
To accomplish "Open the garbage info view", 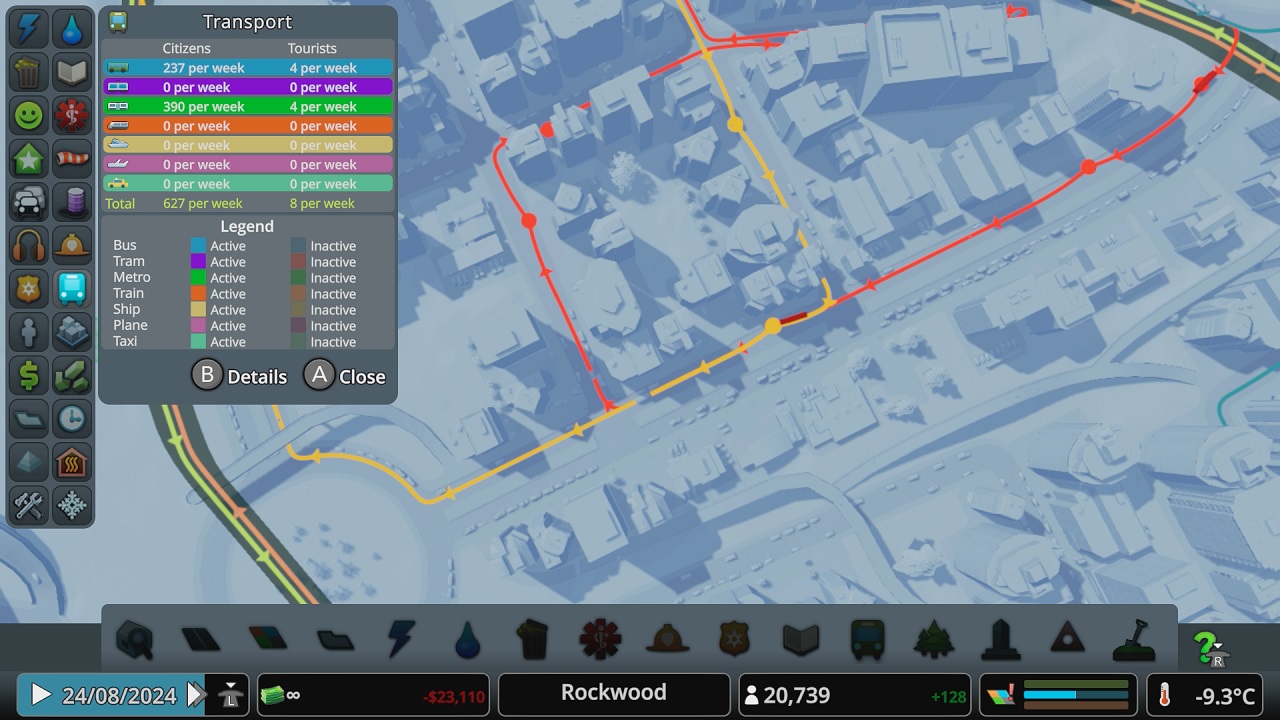I will pyautogui.click(x=28, y=72).
